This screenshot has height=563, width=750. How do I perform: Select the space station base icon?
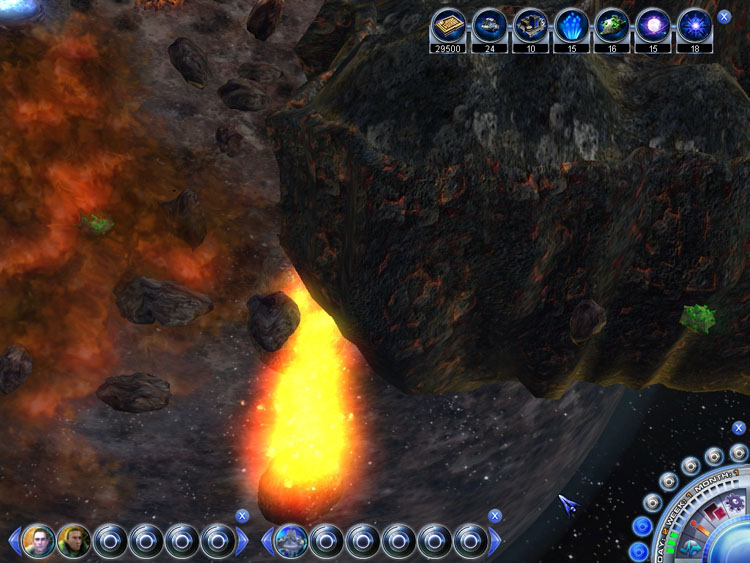pos(290,541)
